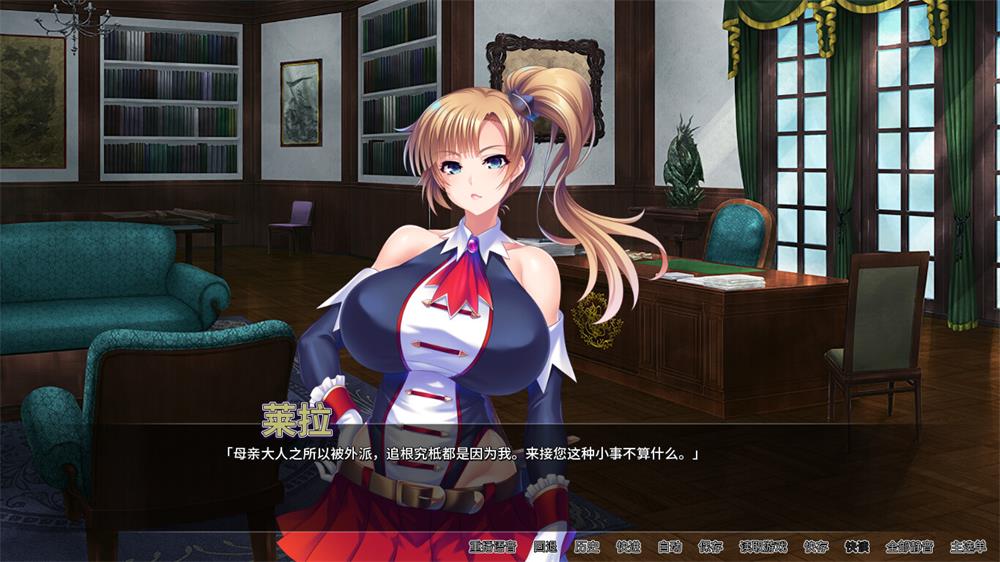The image size is (1000, 562).
Task: Choose 快存 quick save
Action: pos(815,547)
